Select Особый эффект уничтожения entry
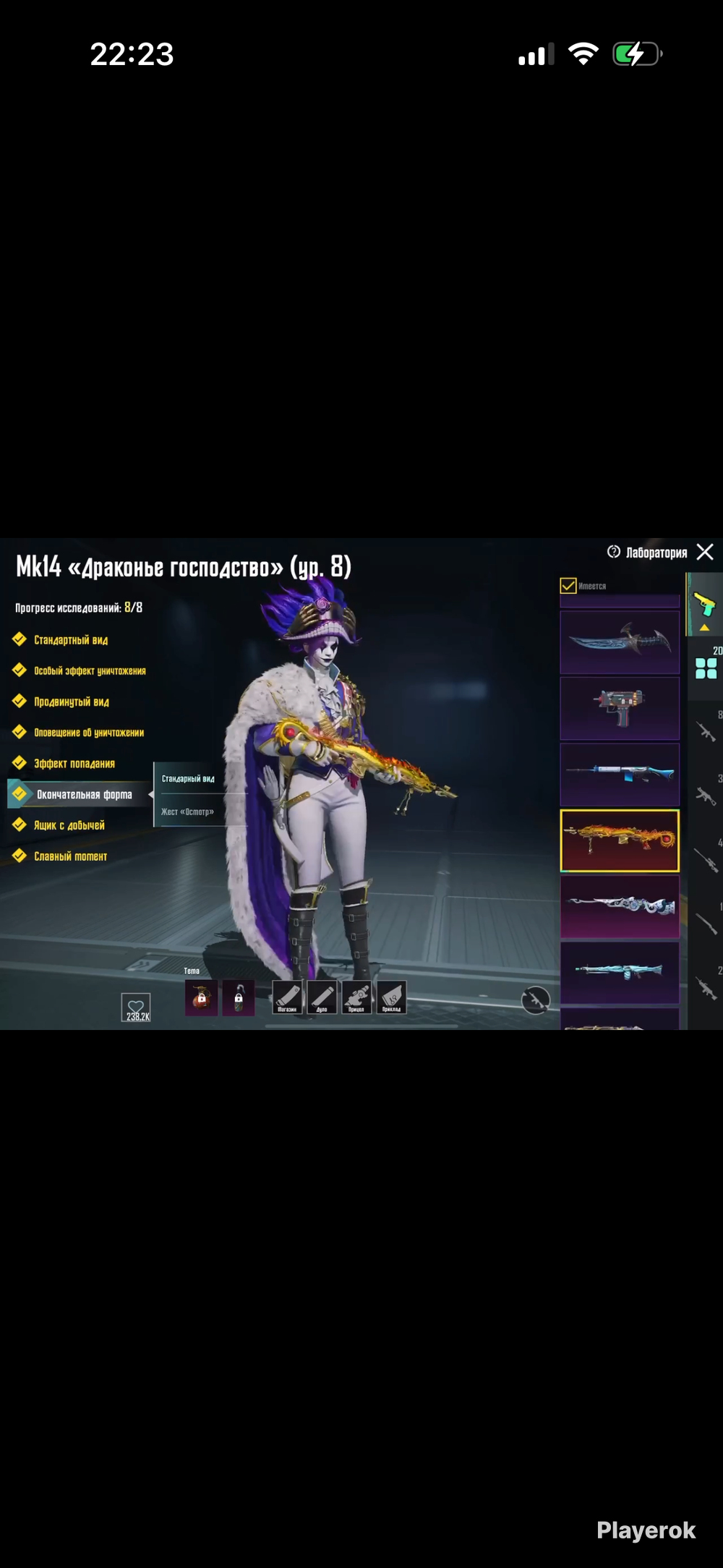The width and height of the screenshot is (723, 1568). tap(89, 671)
